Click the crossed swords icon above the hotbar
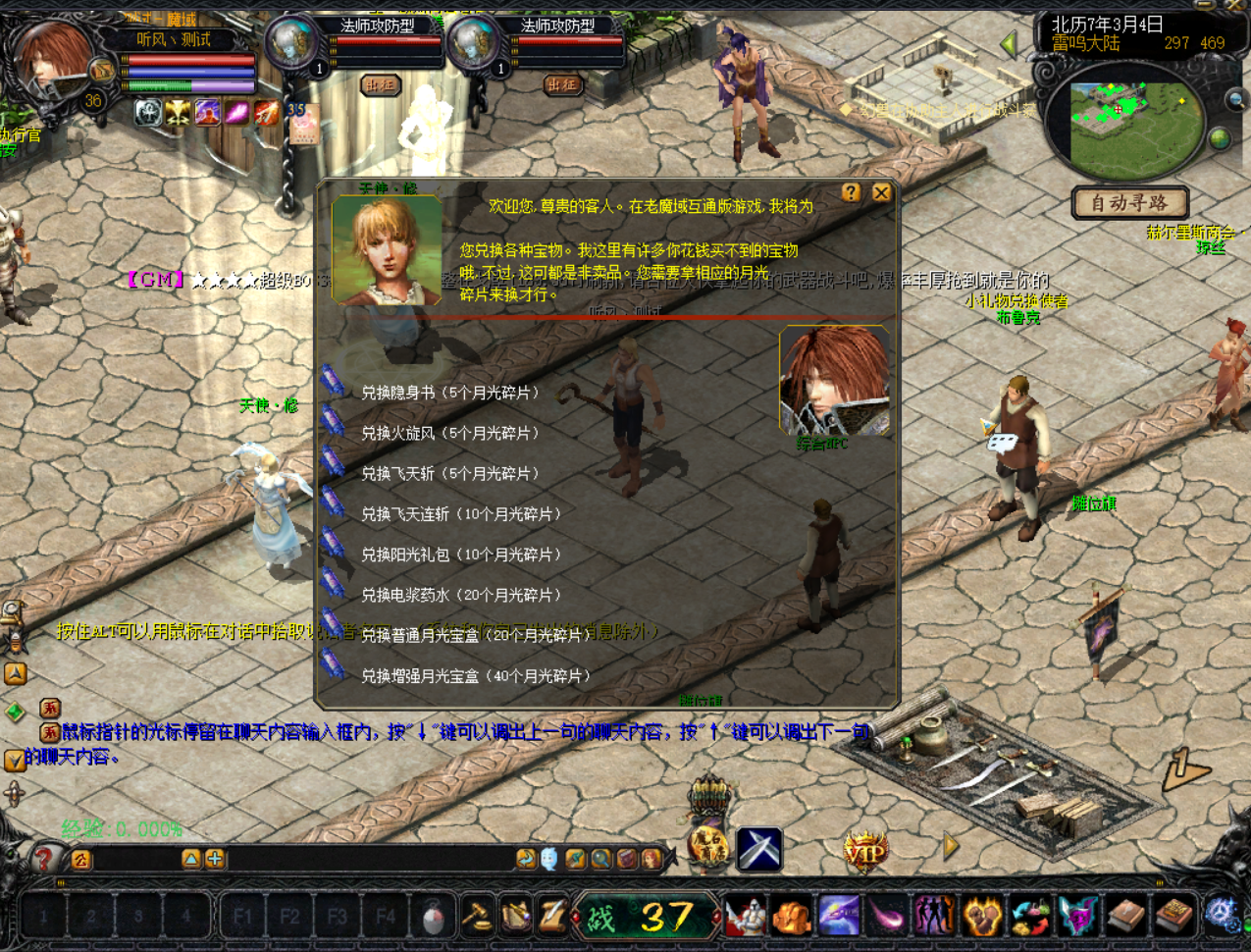The height and width of the screenshot is (952, 1251). [x=758, y=849]
